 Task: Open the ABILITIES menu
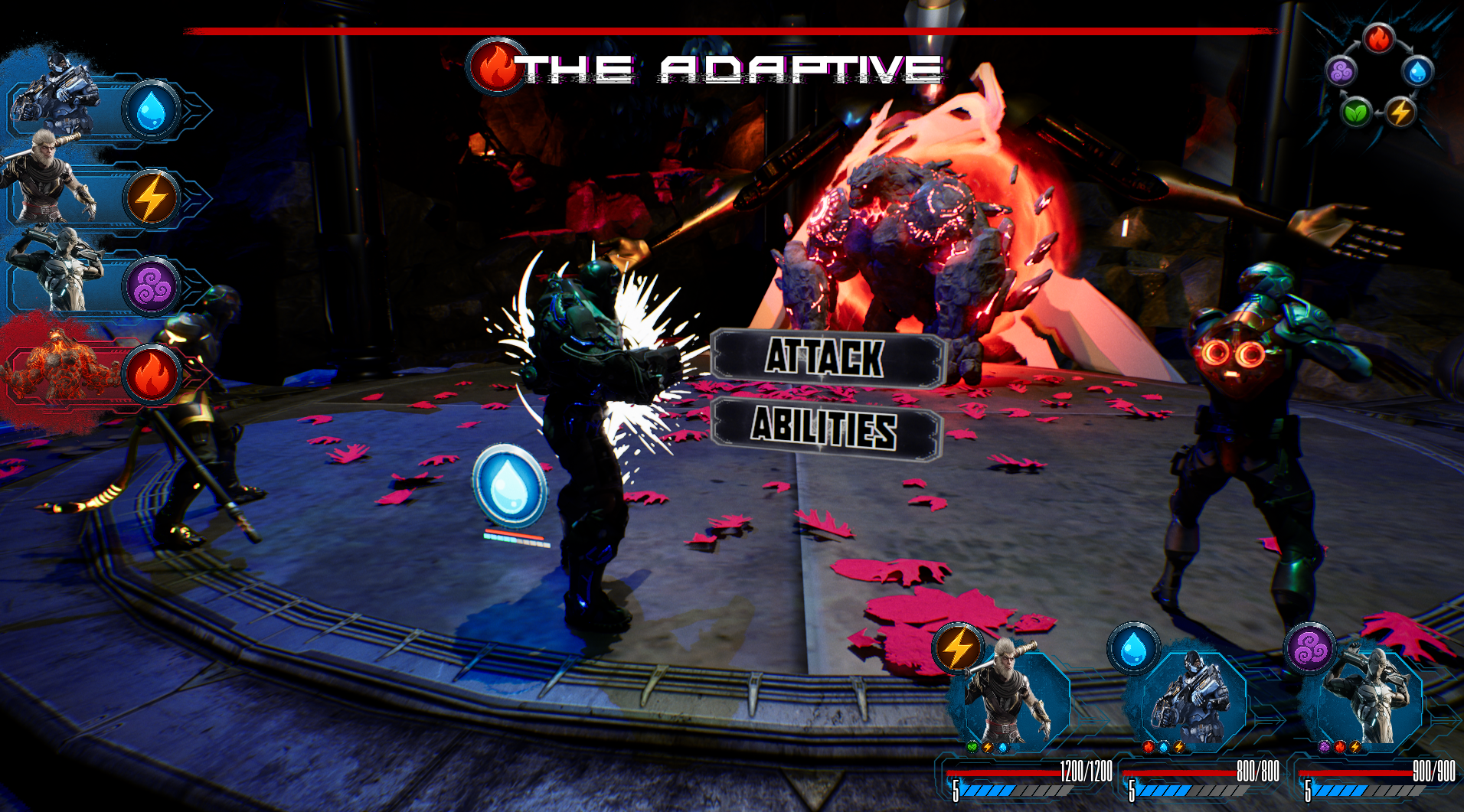[825, 427]
